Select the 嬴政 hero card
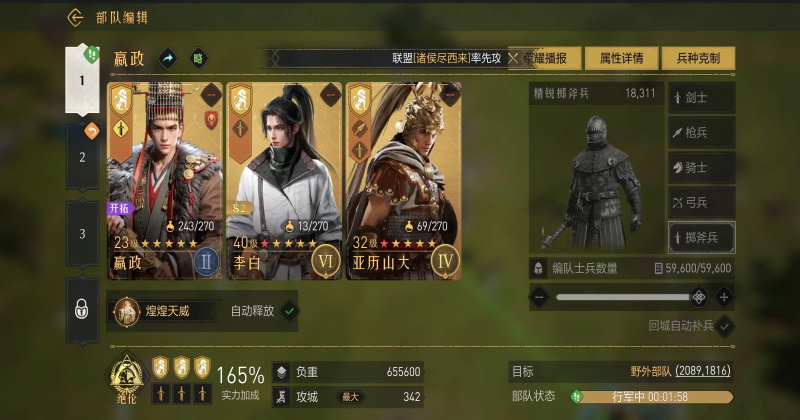Screen dimensions: 800x420 pyautogui.click(x=165, y=180)
